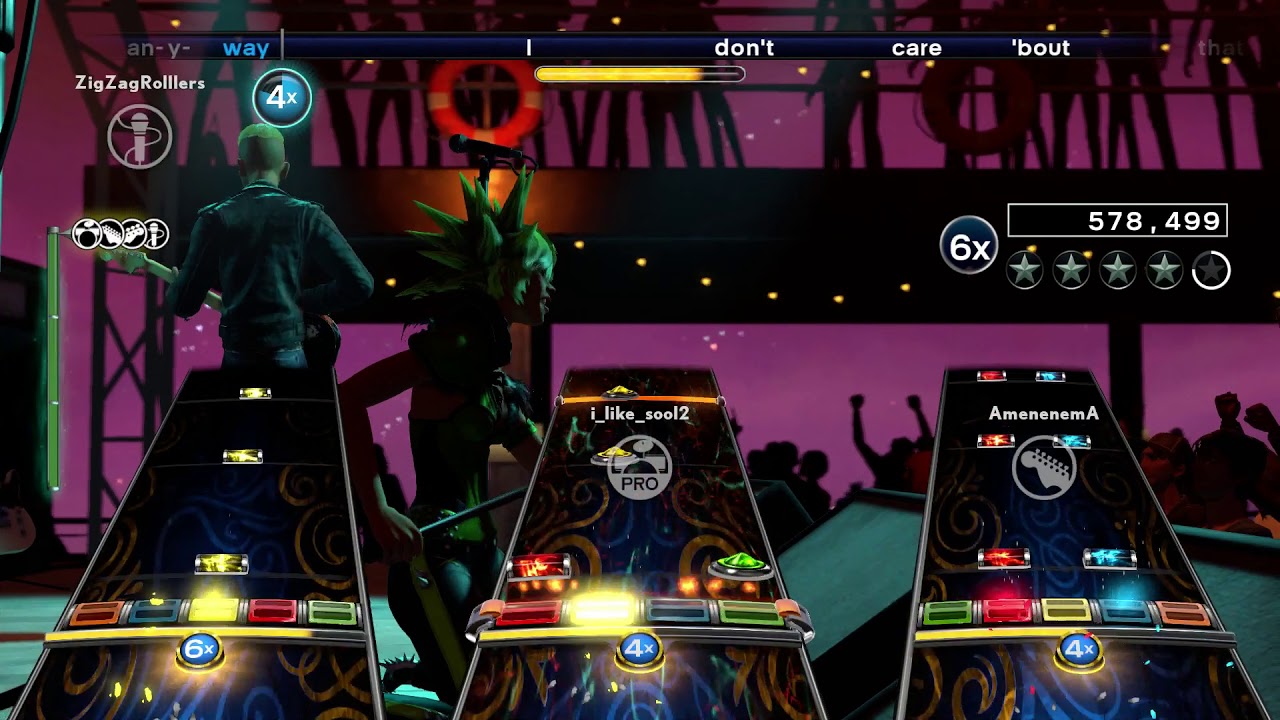Screen dimensions: 1280x720
Task: Click the vocal 4x multiplier badge
Action: [282, 97]
